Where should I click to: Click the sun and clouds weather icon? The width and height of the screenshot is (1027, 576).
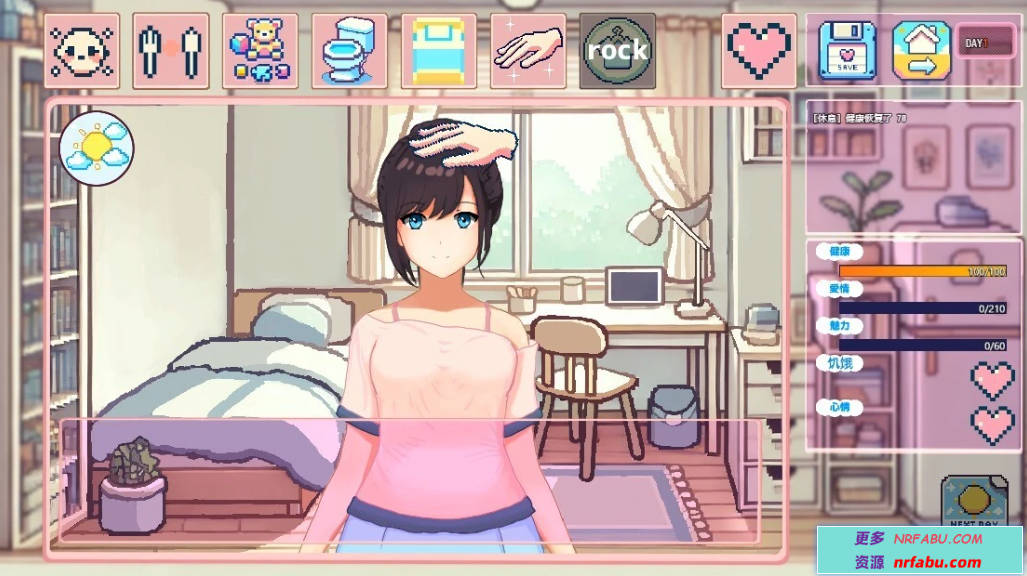(x=97, y=147)
